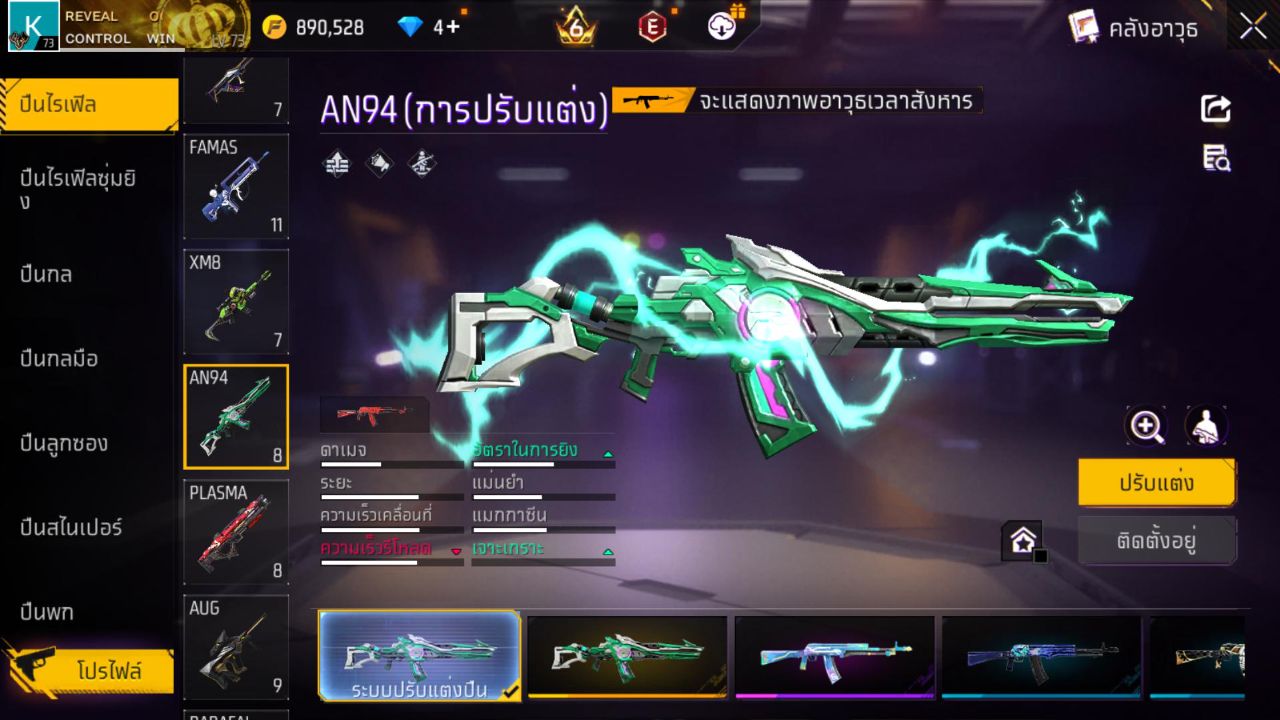Click the green up arrow beside อัตราในการยิง
1280x720 pixels.
[606, 453]
